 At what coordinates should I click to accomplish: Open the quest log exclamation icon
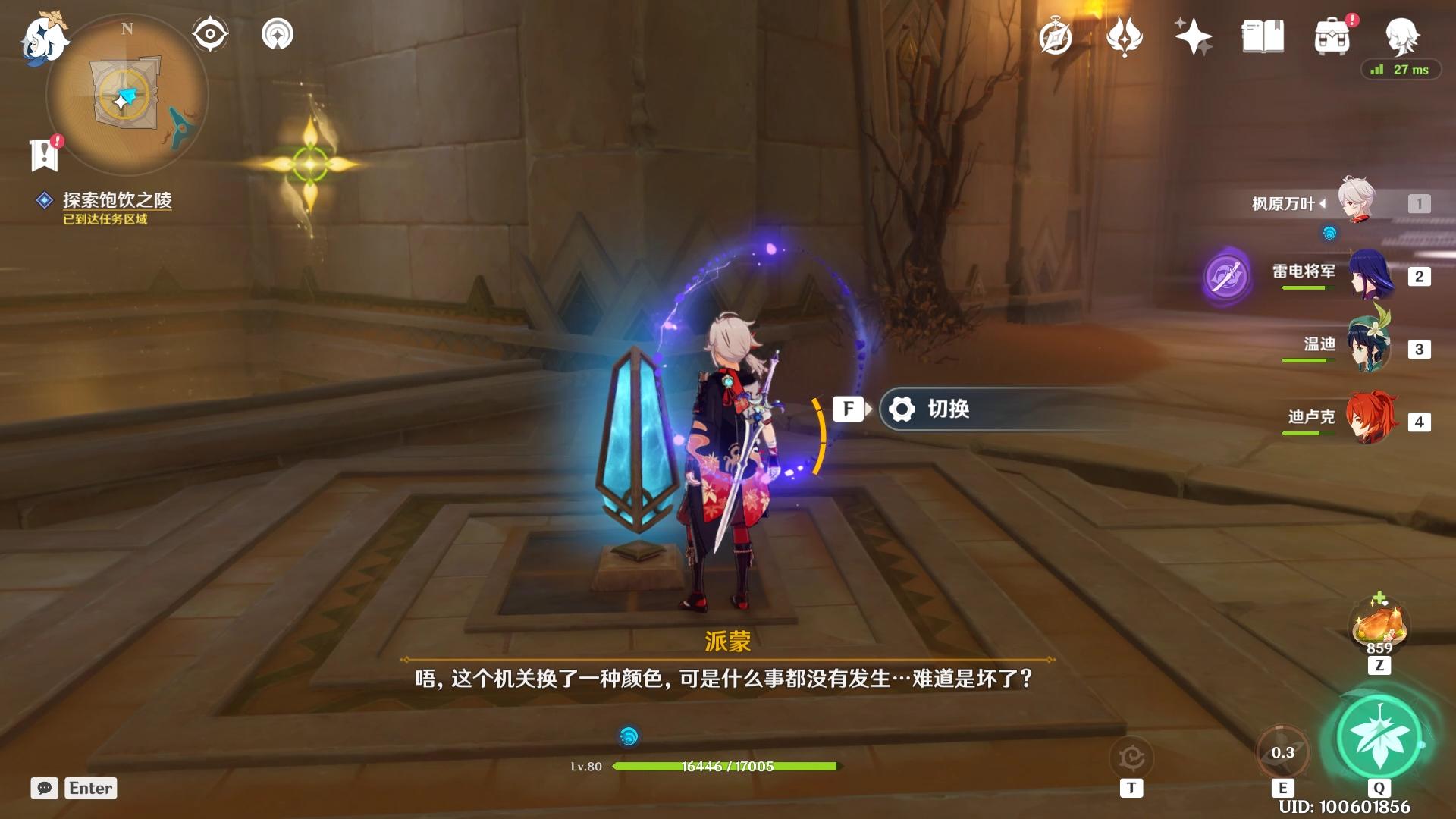coord(45,154)
